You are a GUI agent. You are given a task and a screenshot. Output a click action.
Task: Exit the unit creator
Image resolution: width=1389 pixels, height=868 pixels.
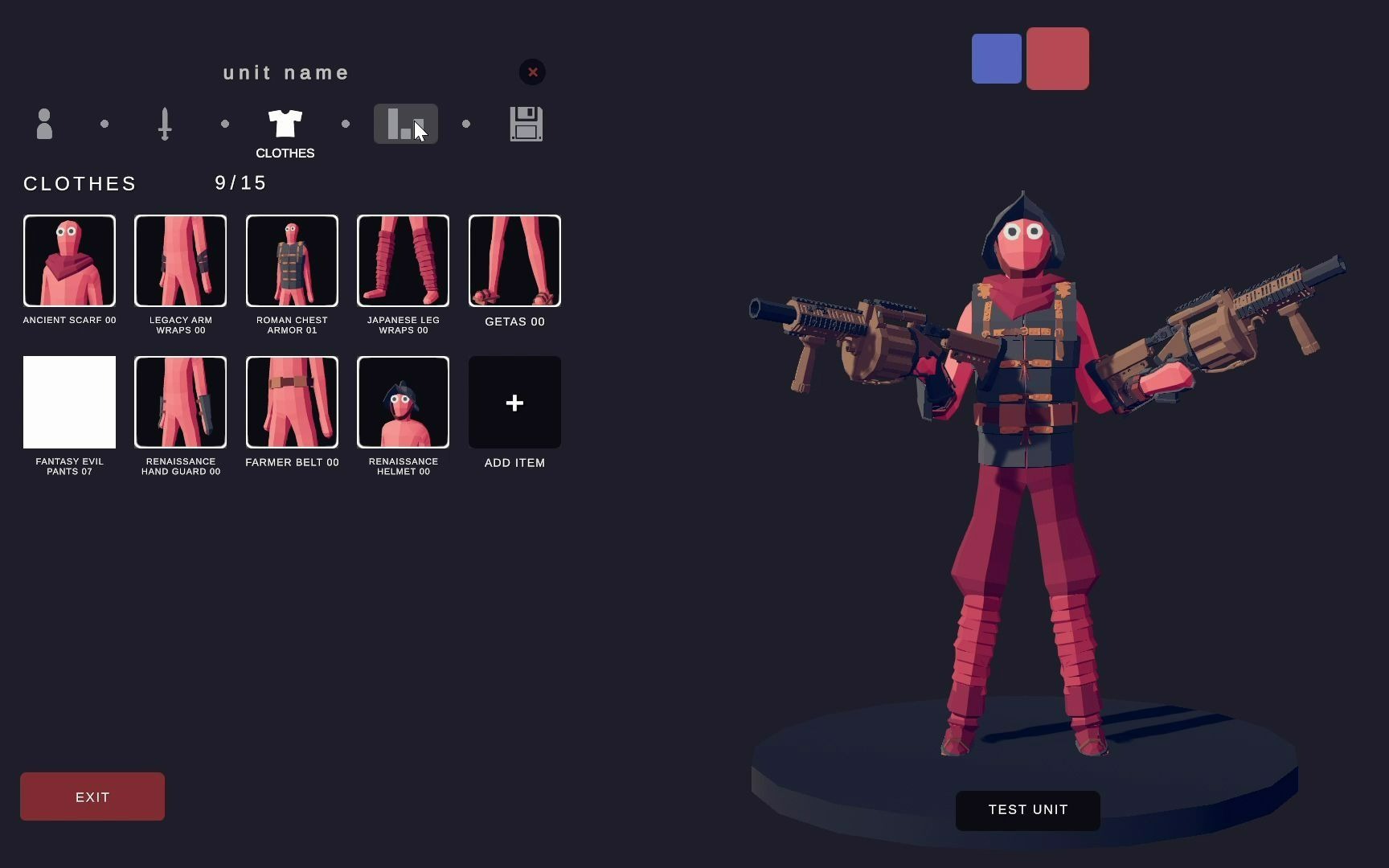[92, 796]
